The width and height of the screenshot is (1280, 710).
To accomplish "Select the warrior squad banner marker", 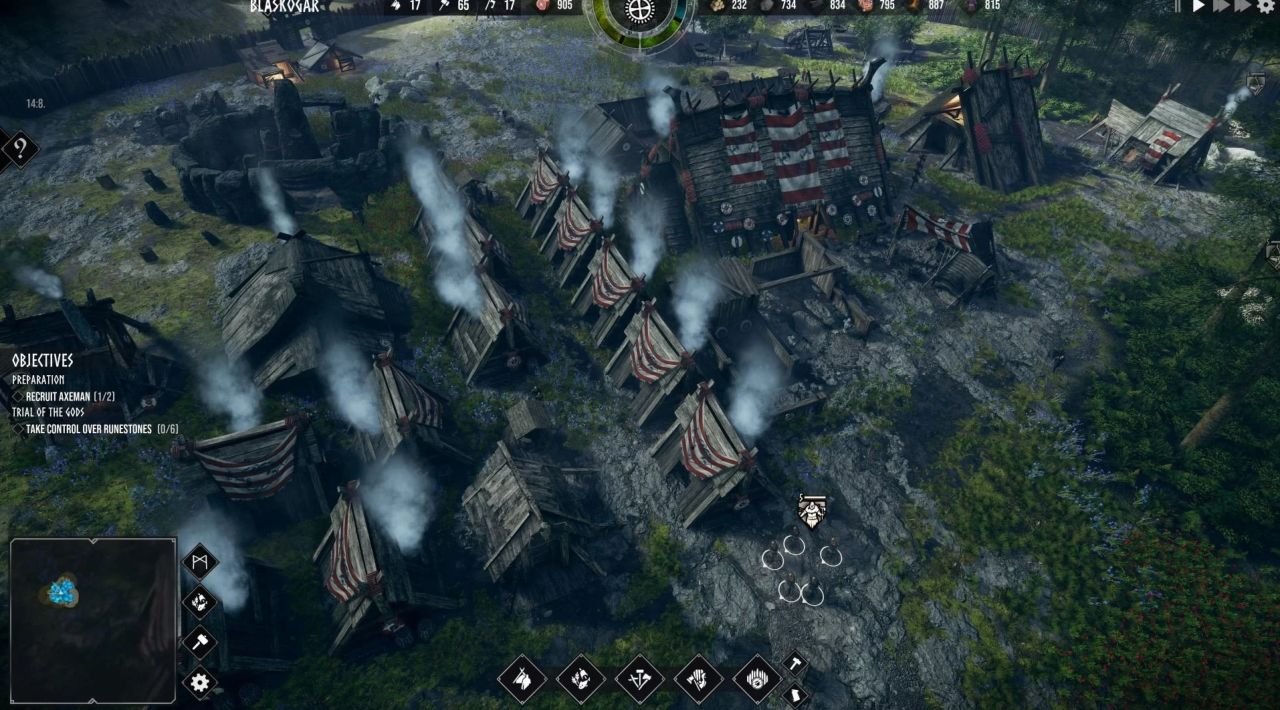I will coord(811,511).
